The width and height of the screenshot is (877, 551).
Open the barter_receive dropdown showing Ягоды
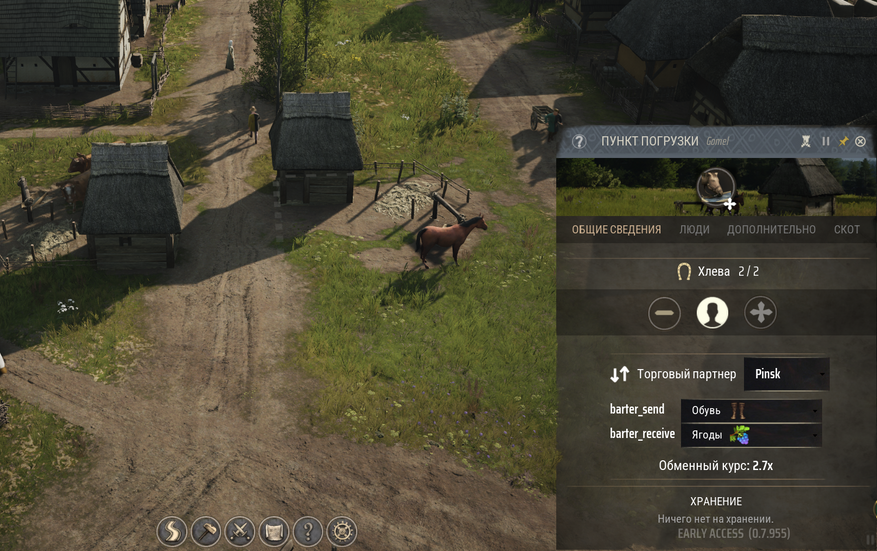(751, 435)
